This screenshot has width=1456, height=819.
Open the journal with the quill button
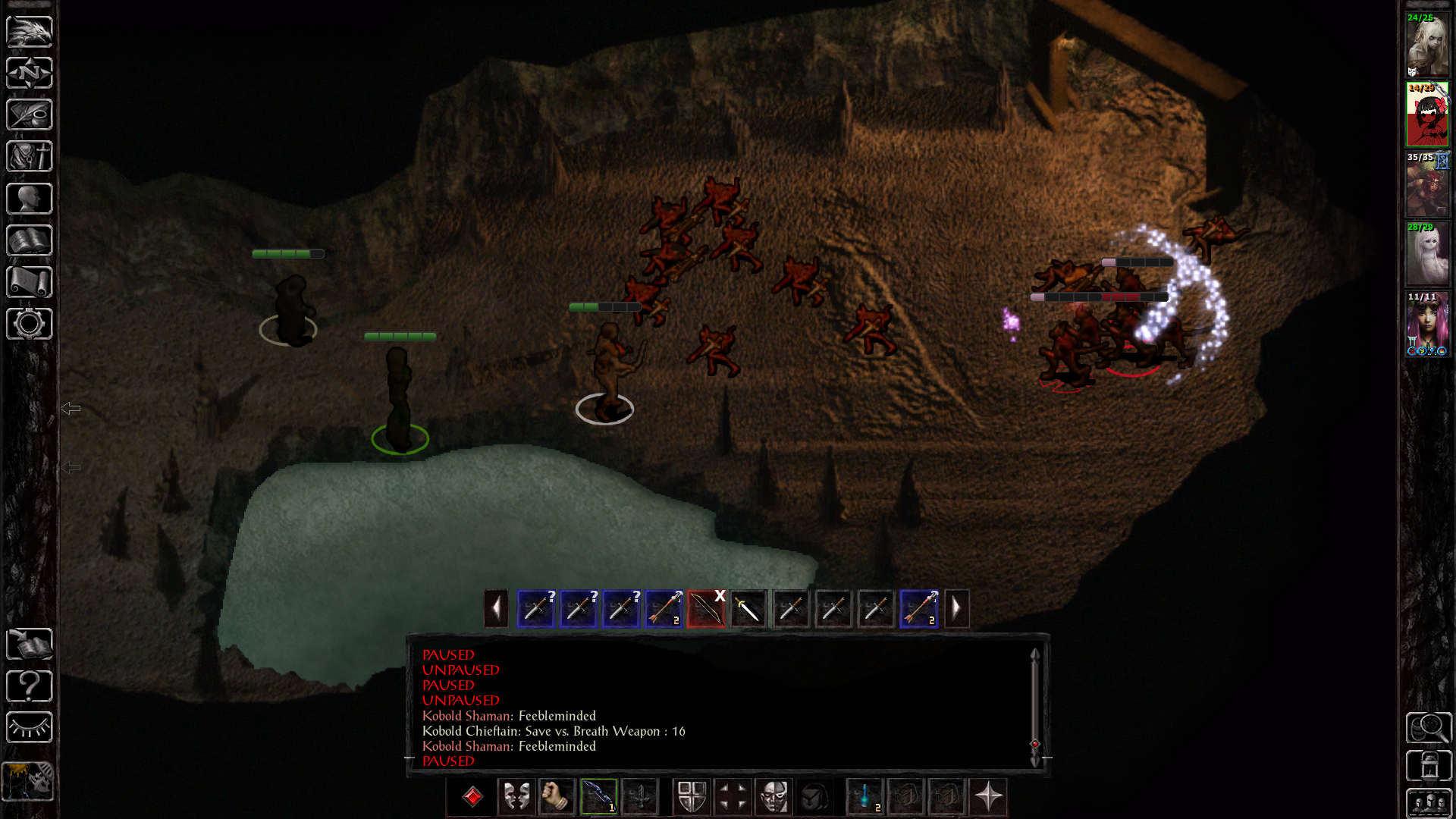tap(30, 115)
